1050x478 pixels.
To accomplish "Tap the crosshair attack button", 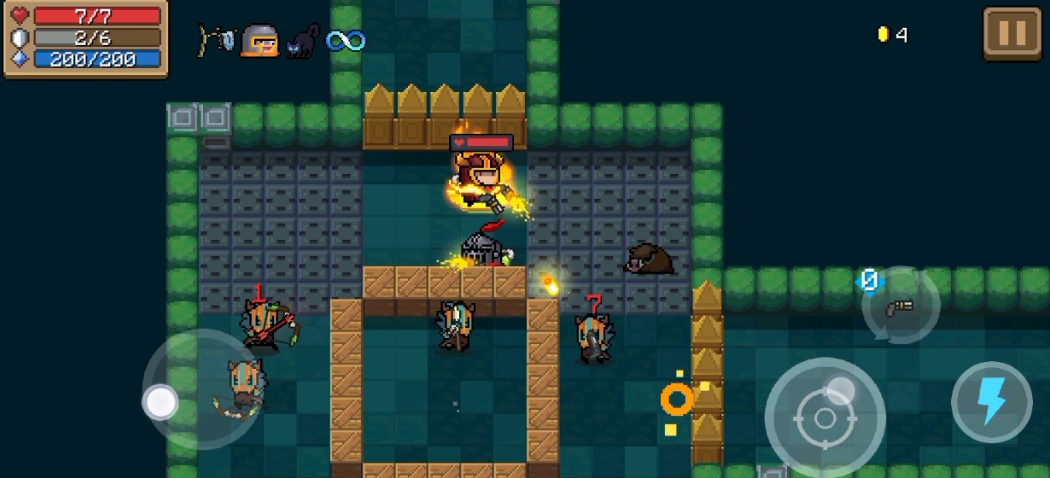I will (825, 417).
